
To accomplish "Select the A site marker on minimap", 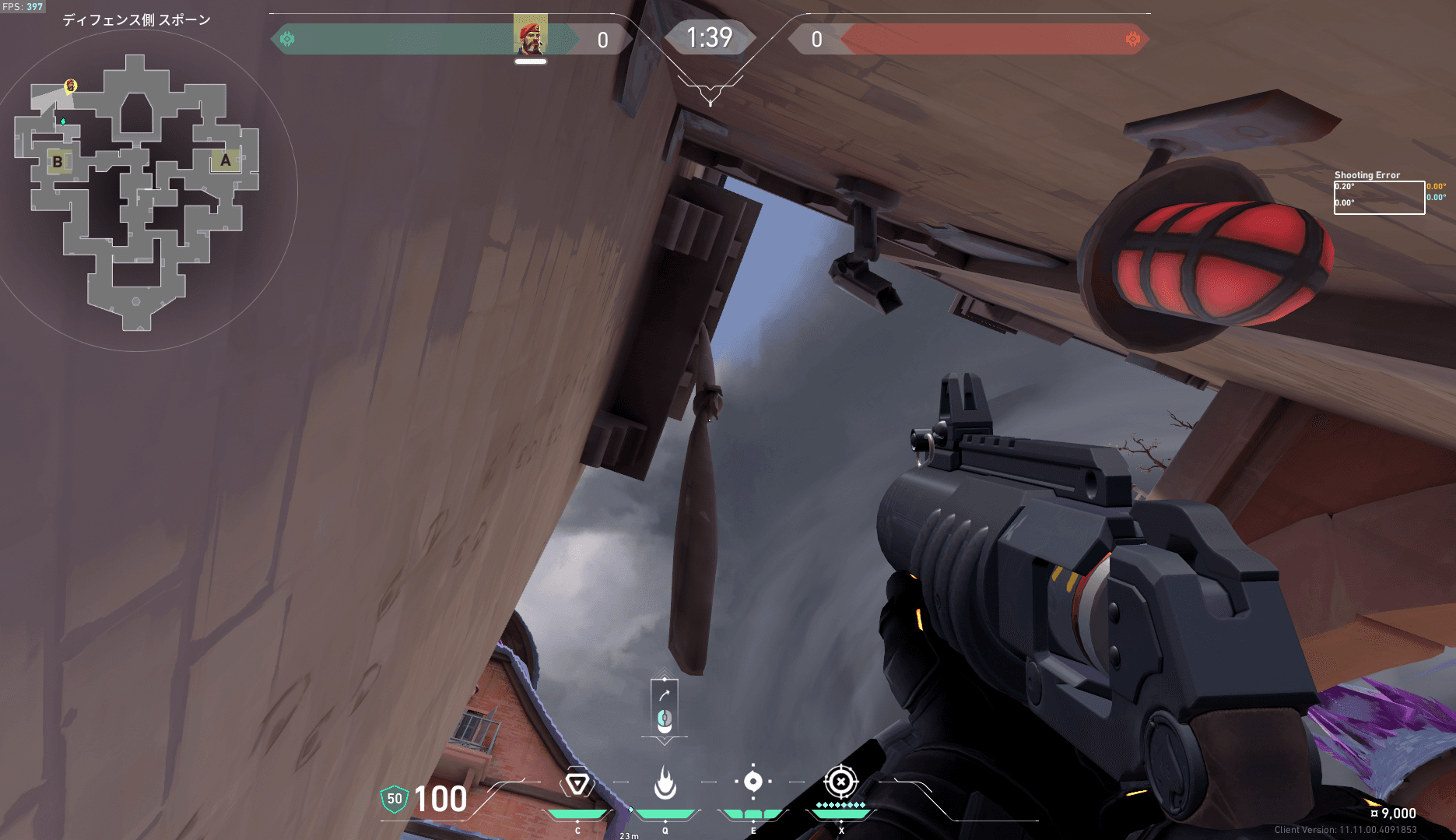I will (x=226, y=160).
